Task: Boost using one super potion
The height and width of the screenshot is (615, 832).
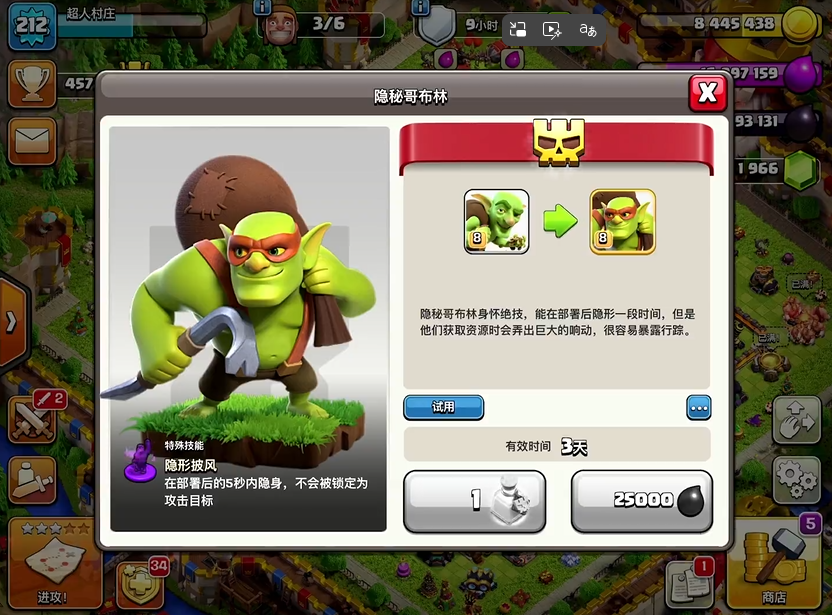Action: 475,500
